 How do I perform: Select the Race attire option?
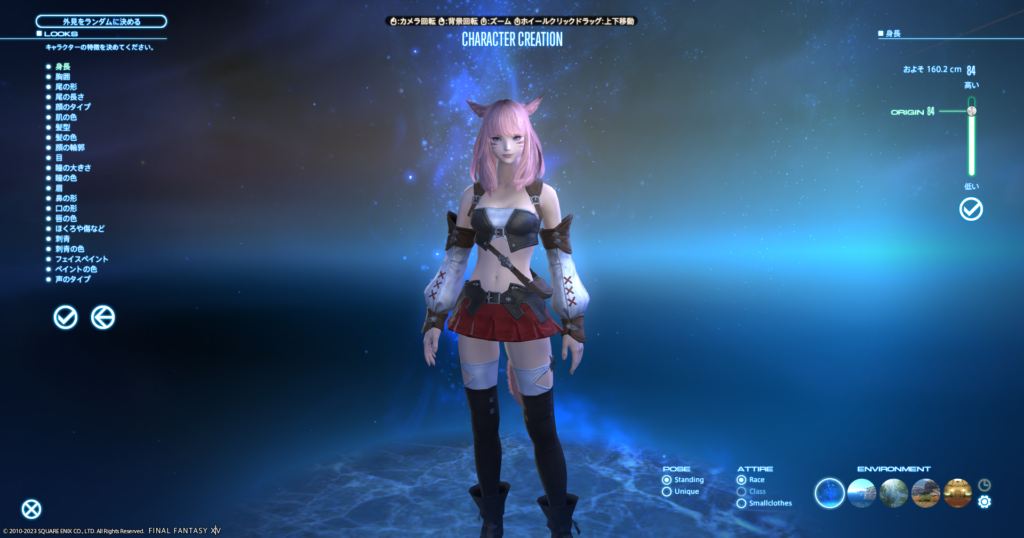tap(741, 480)
